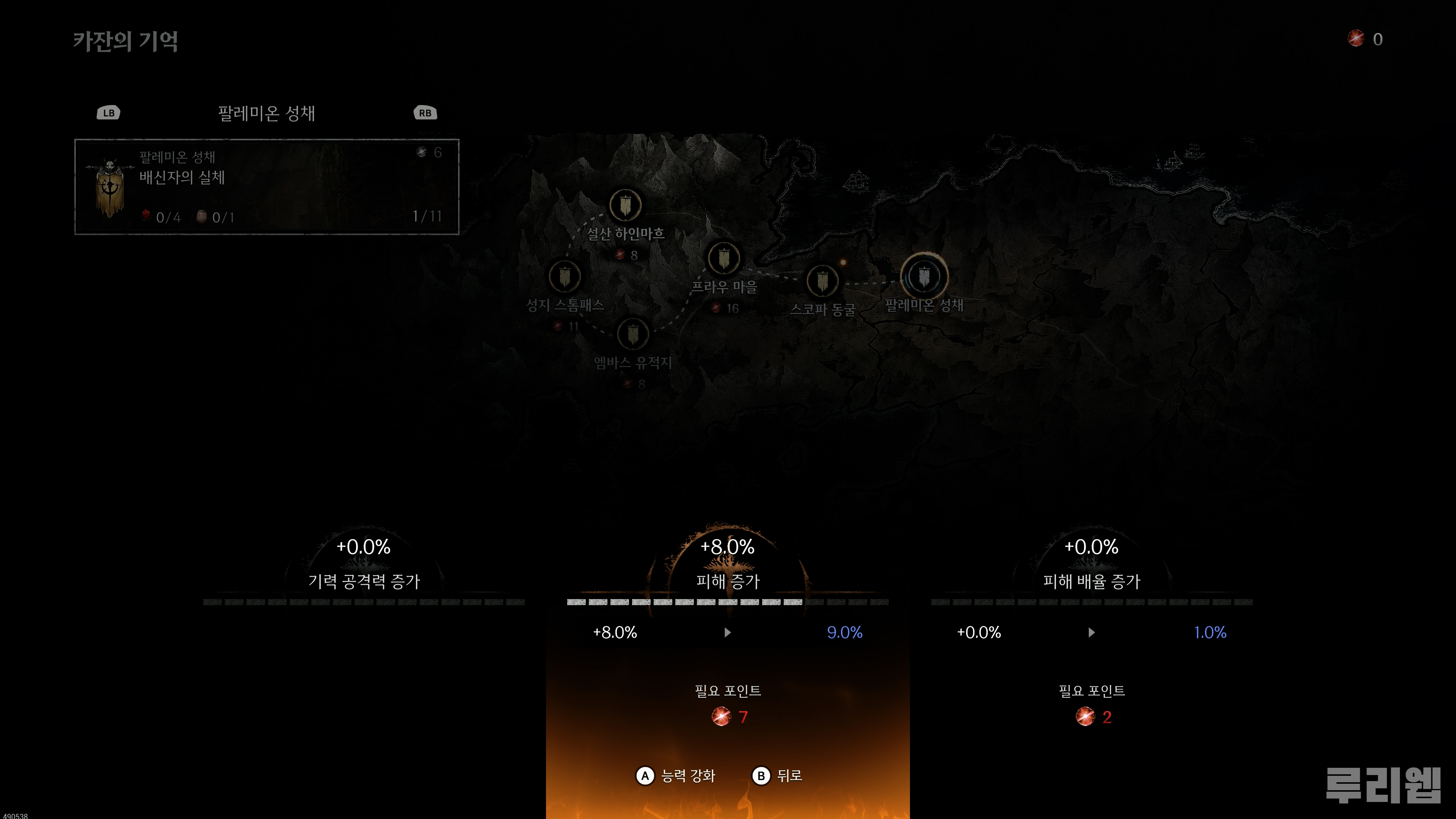This screenshot has width=1456, height=819.
Task: Pick the 엠바스 유적지 map marker
Action: point(632,334)
